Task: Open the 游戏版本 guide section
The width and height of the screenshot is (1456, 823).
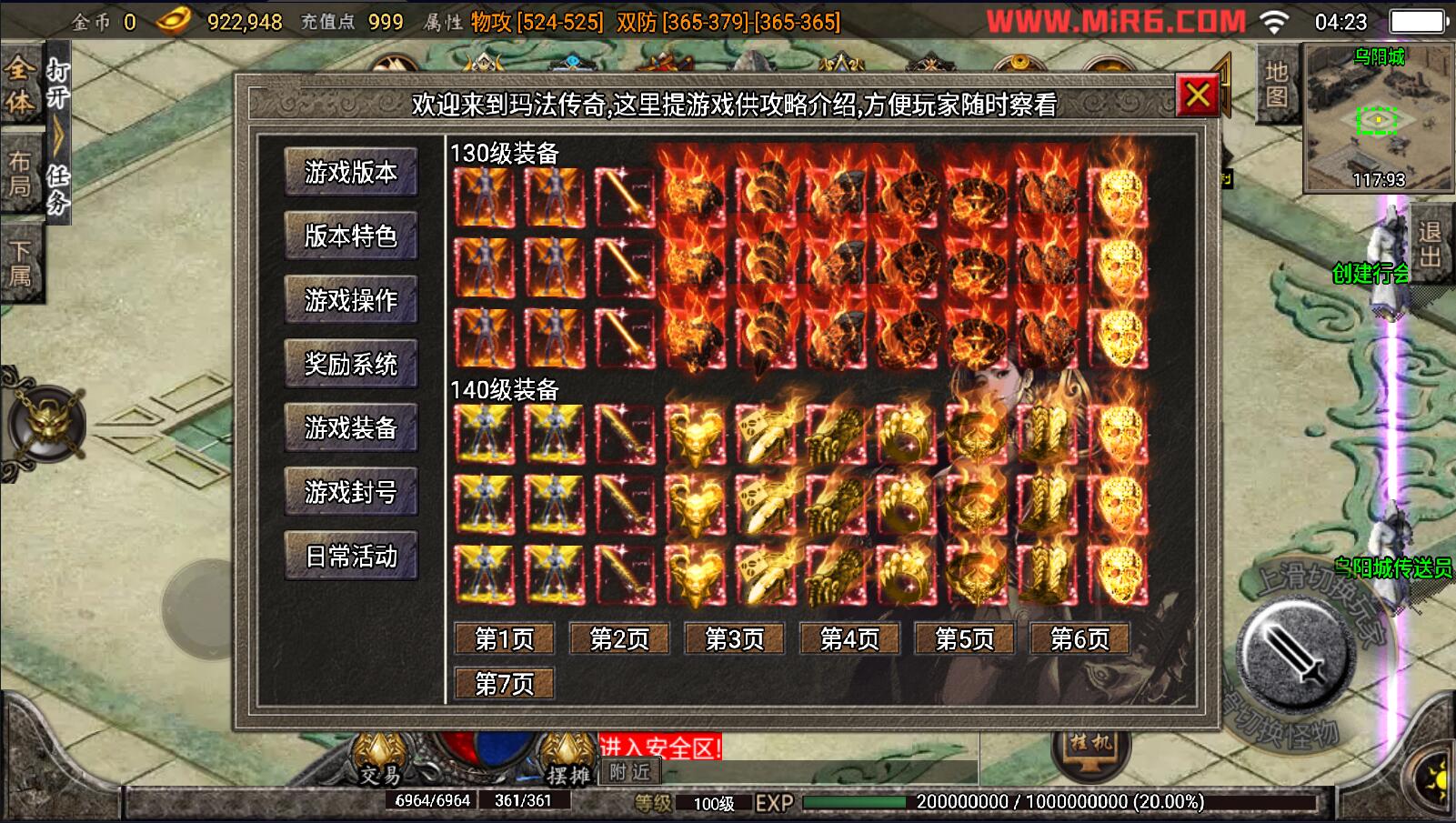Action: pyautogui.click(x=350, y=172)
